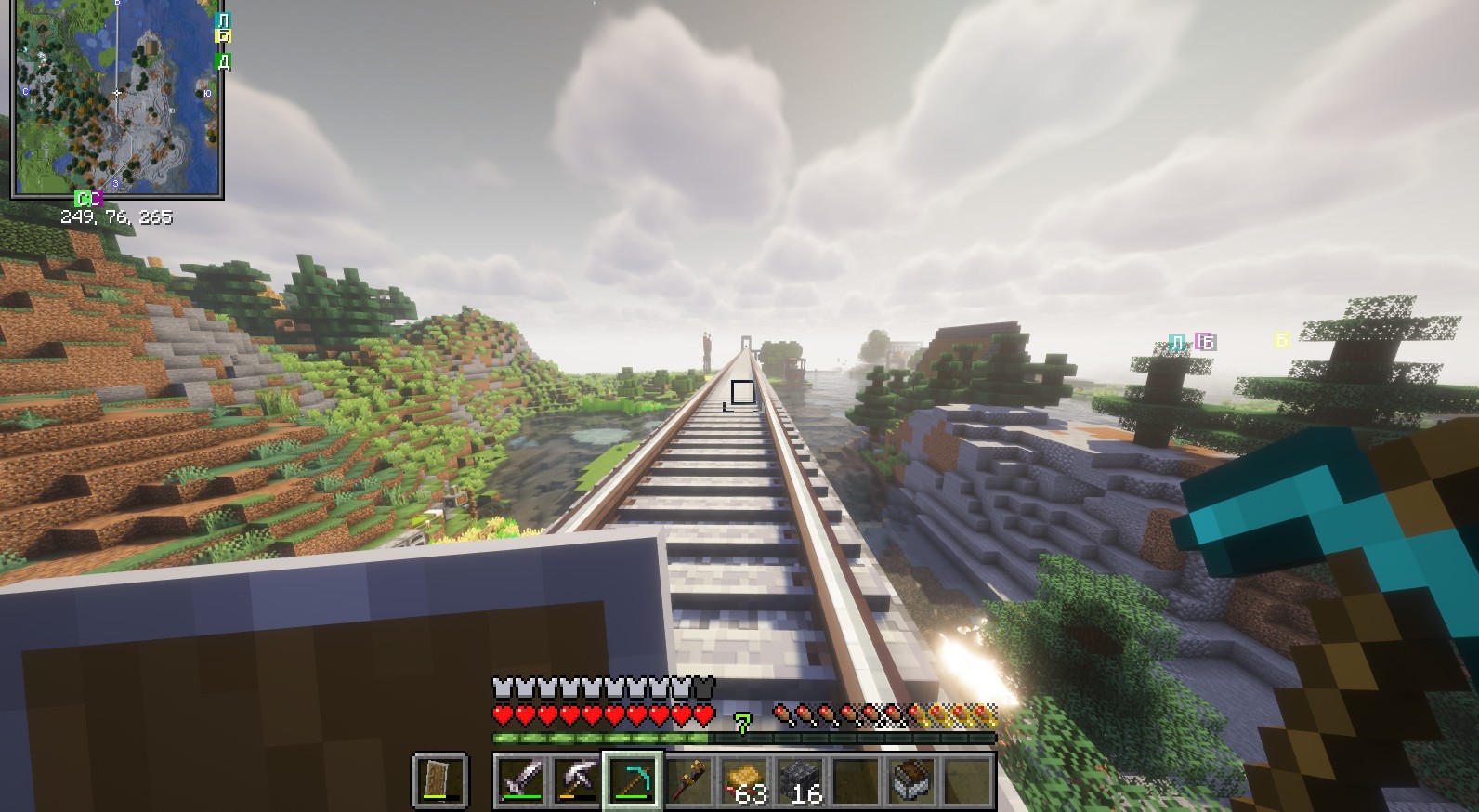The height and width of the screenshot is (812, 1479).
Task: Pick the bread stack of 63
Action: [744, 779]
